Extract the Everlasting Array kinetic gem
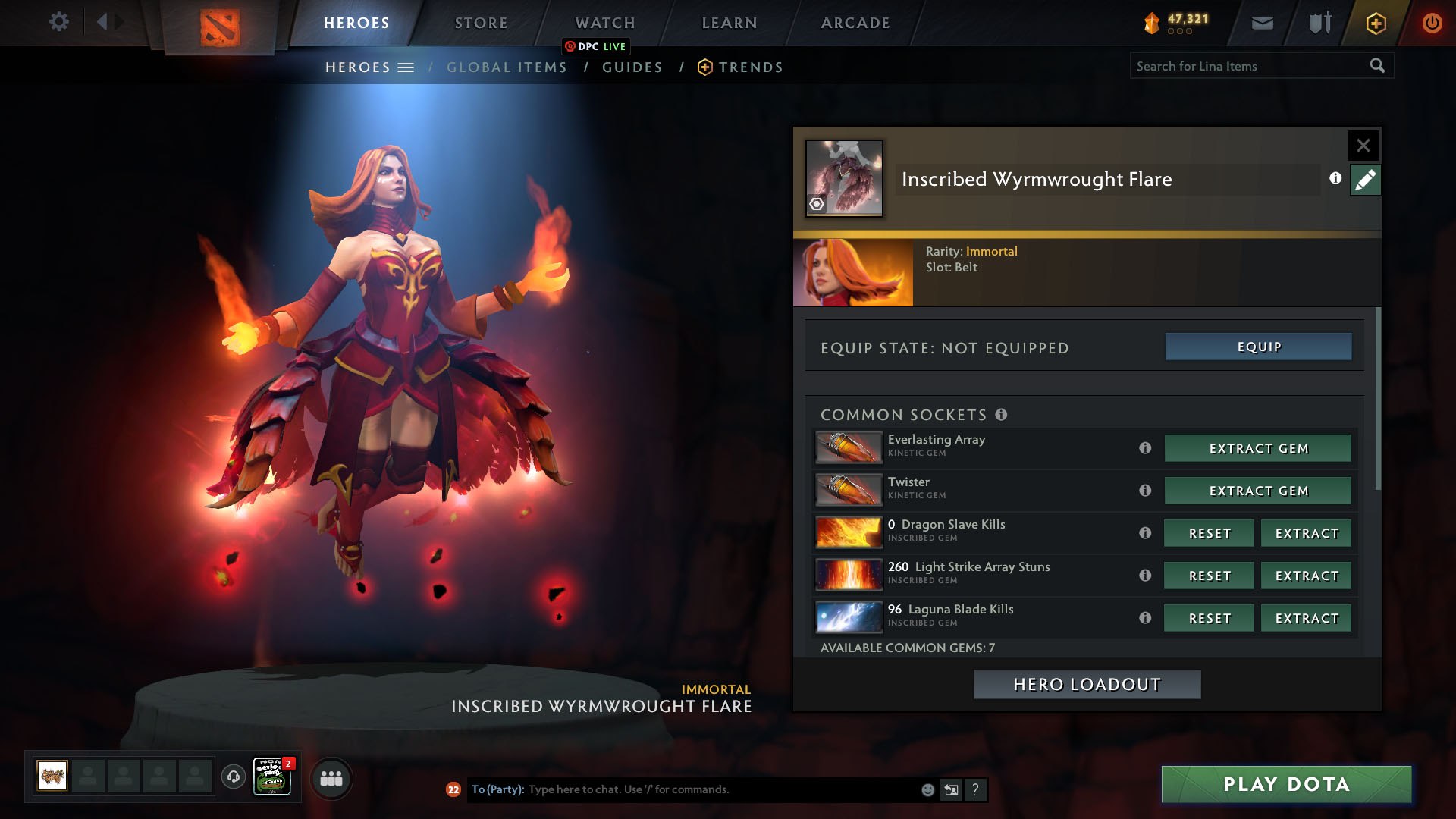Viewport: 1456px width, 819px height. (x=1258, y=448)
